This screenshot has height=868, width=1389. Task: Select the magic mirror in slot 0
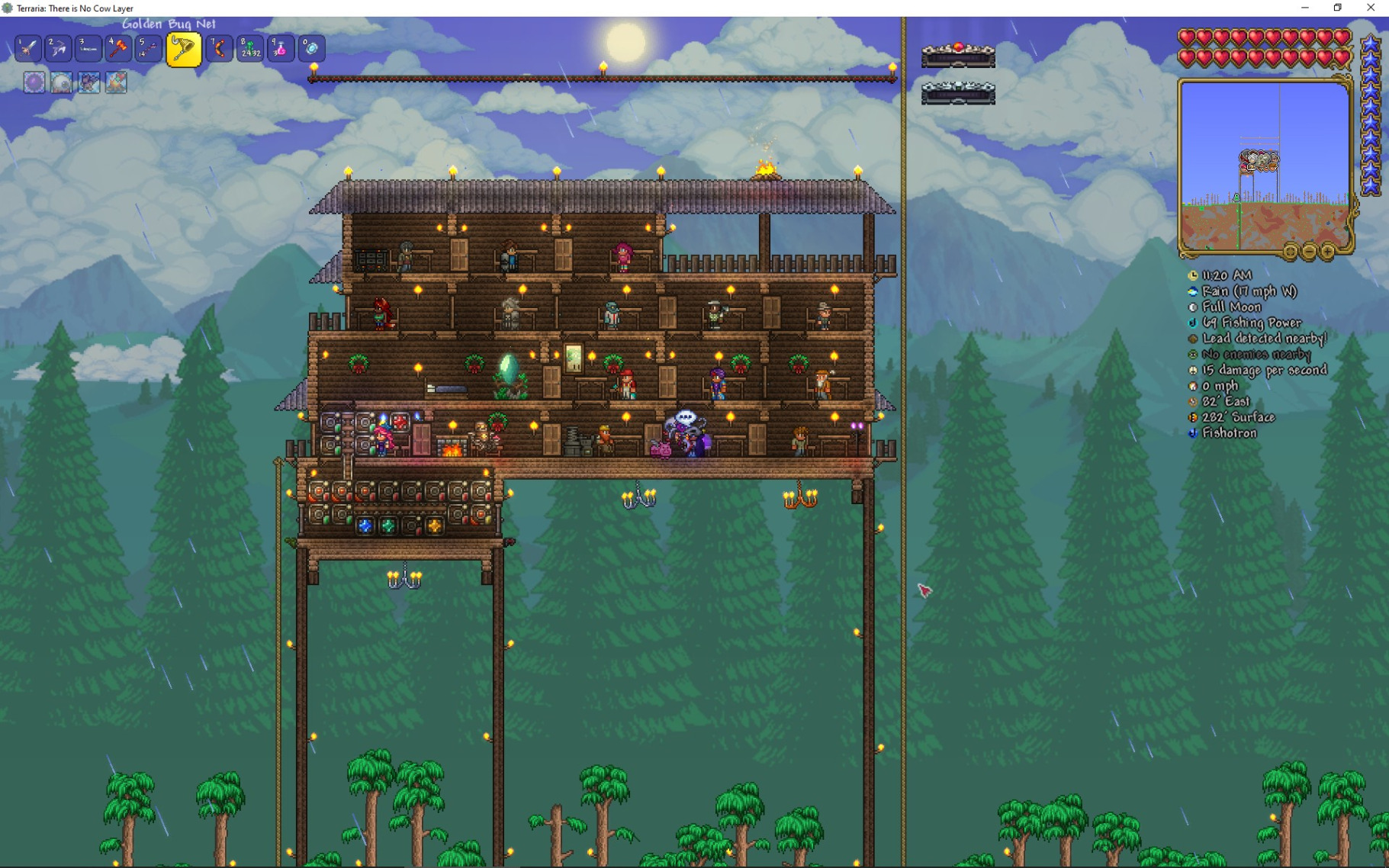coord(310,49)
